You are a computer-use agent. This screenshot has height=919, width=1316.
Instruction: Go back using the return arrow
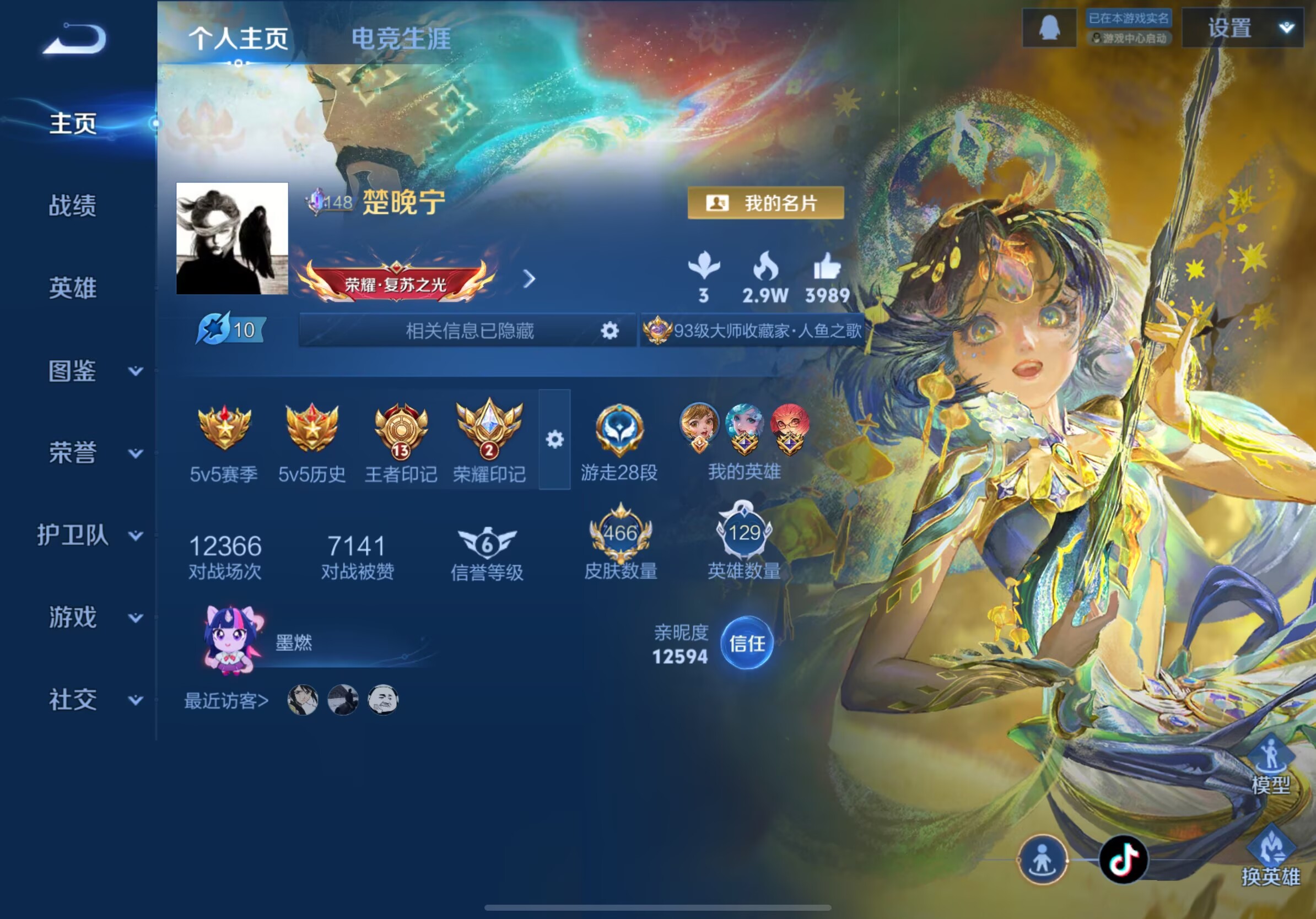click(75, 39)
